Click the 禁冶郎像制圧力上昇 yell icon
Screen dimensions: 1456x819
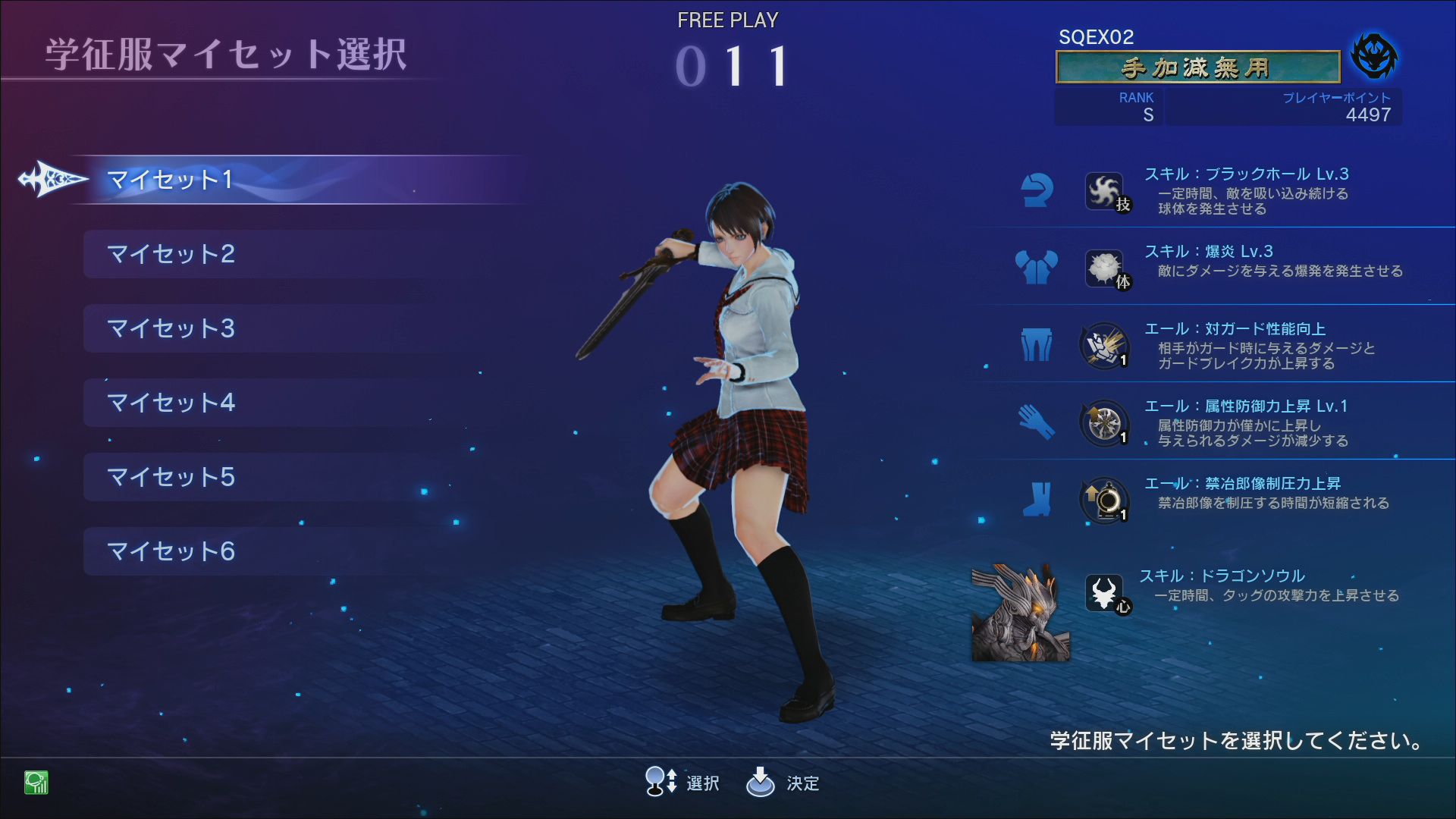click(1104, 500)
